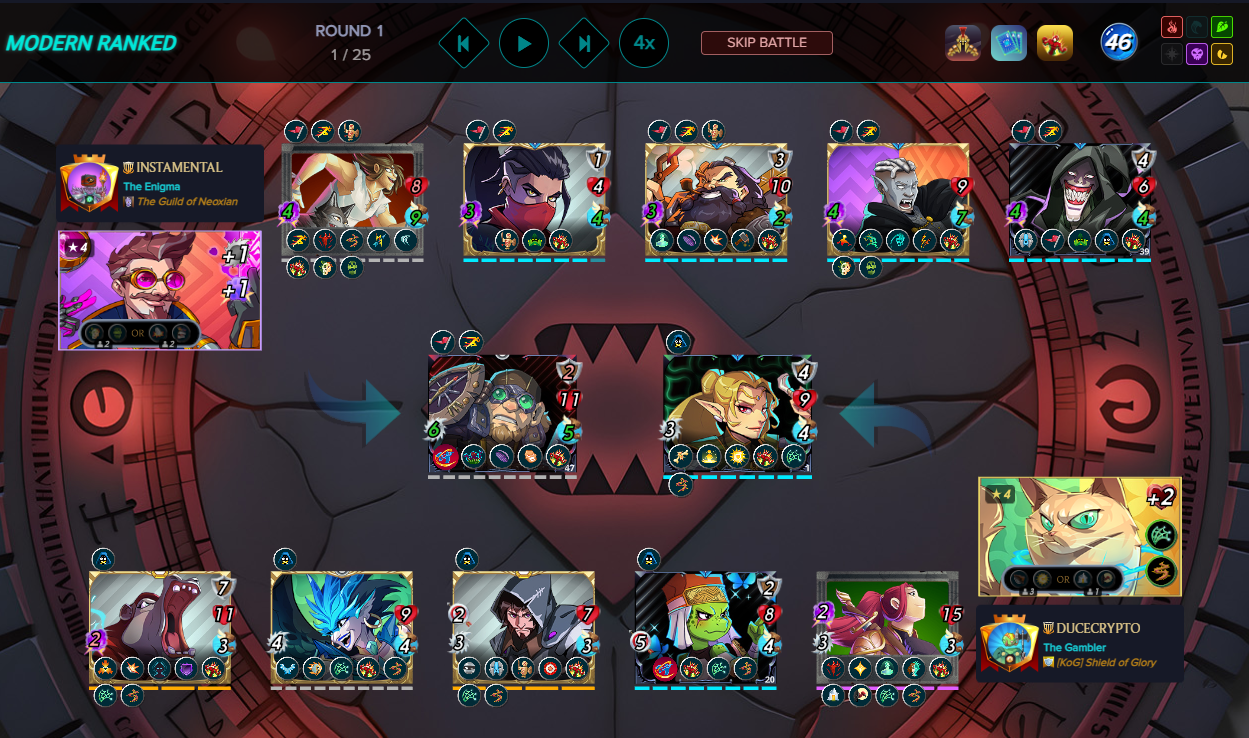Image resolution: width=1249 pixels, height=738 pixels.
Task: Select the red-masked ninja card
Action: tap(535, 200)
